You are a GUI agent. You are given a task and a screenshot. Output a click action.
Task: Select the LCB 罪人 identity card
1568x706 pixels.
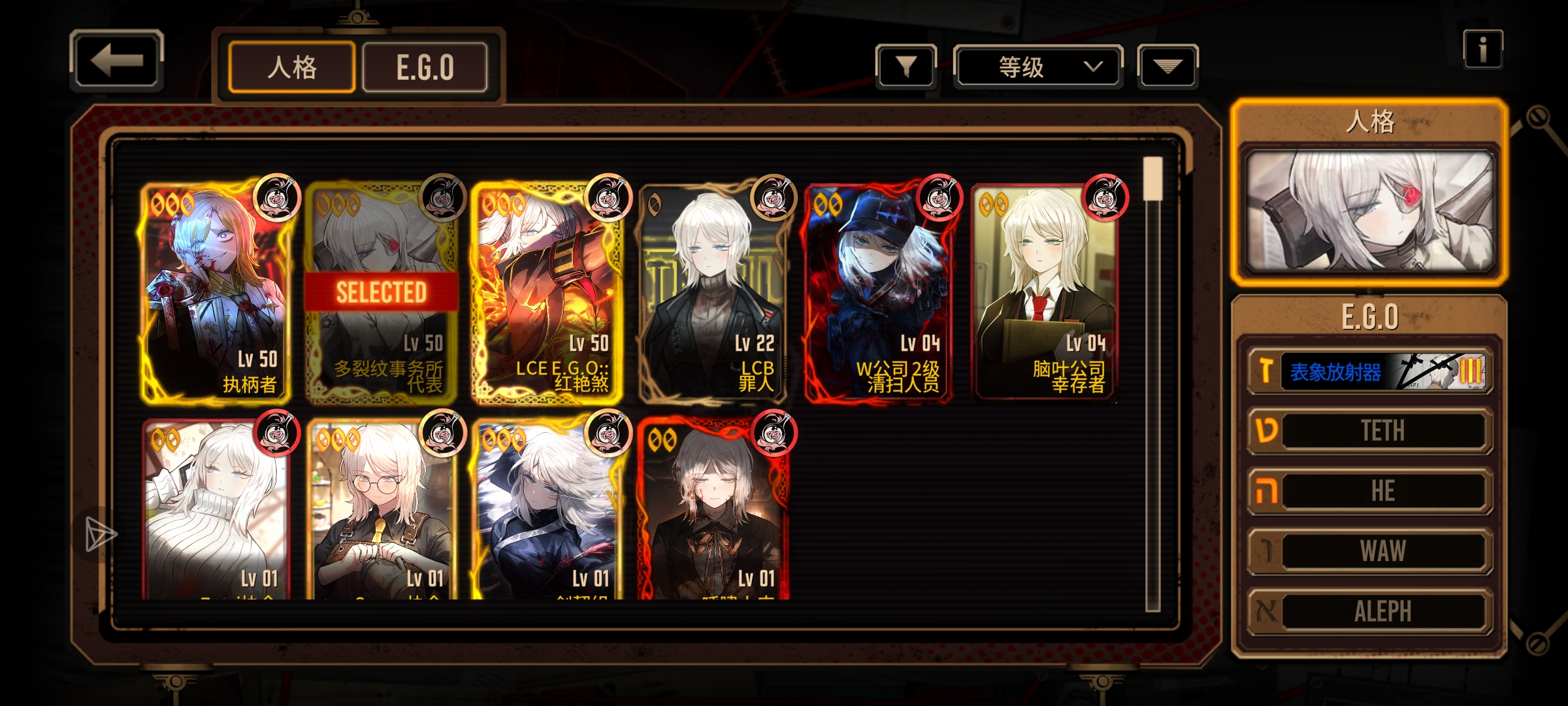click(712, 292)
